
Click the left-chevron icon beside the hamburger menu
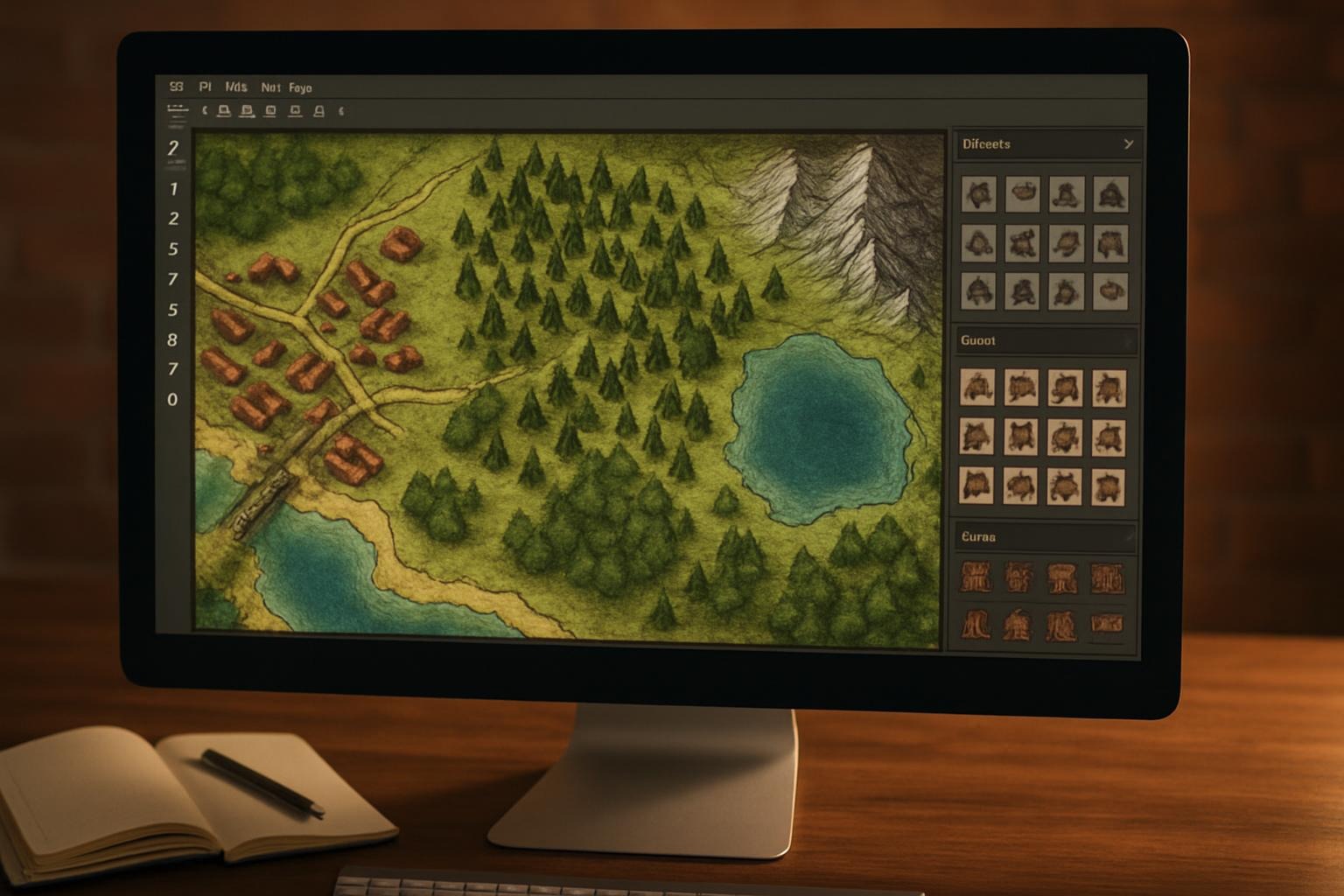(x=205, y=112)
